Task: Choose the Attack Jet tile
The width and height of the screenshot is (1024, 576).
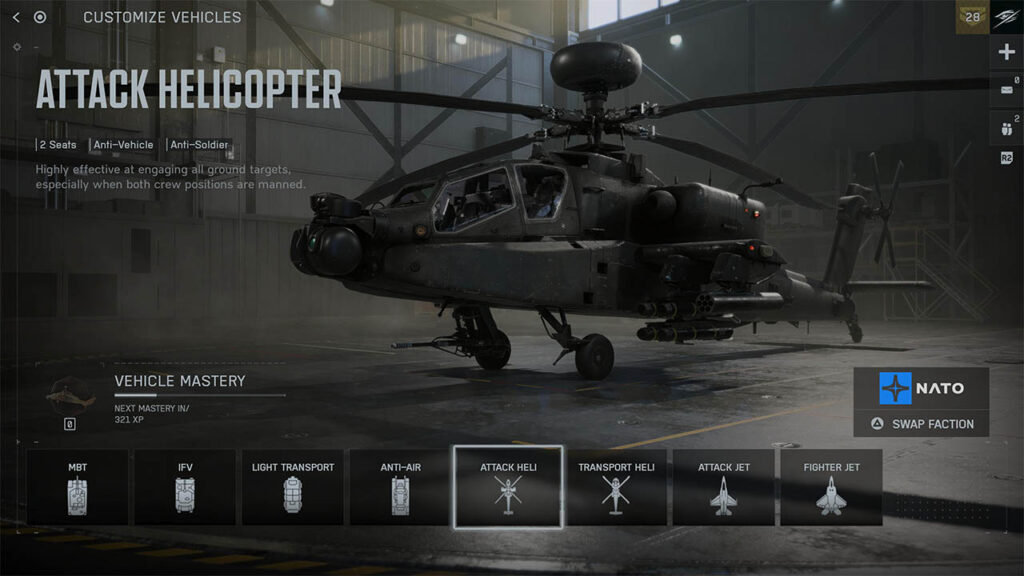Action: click(723, 487)
